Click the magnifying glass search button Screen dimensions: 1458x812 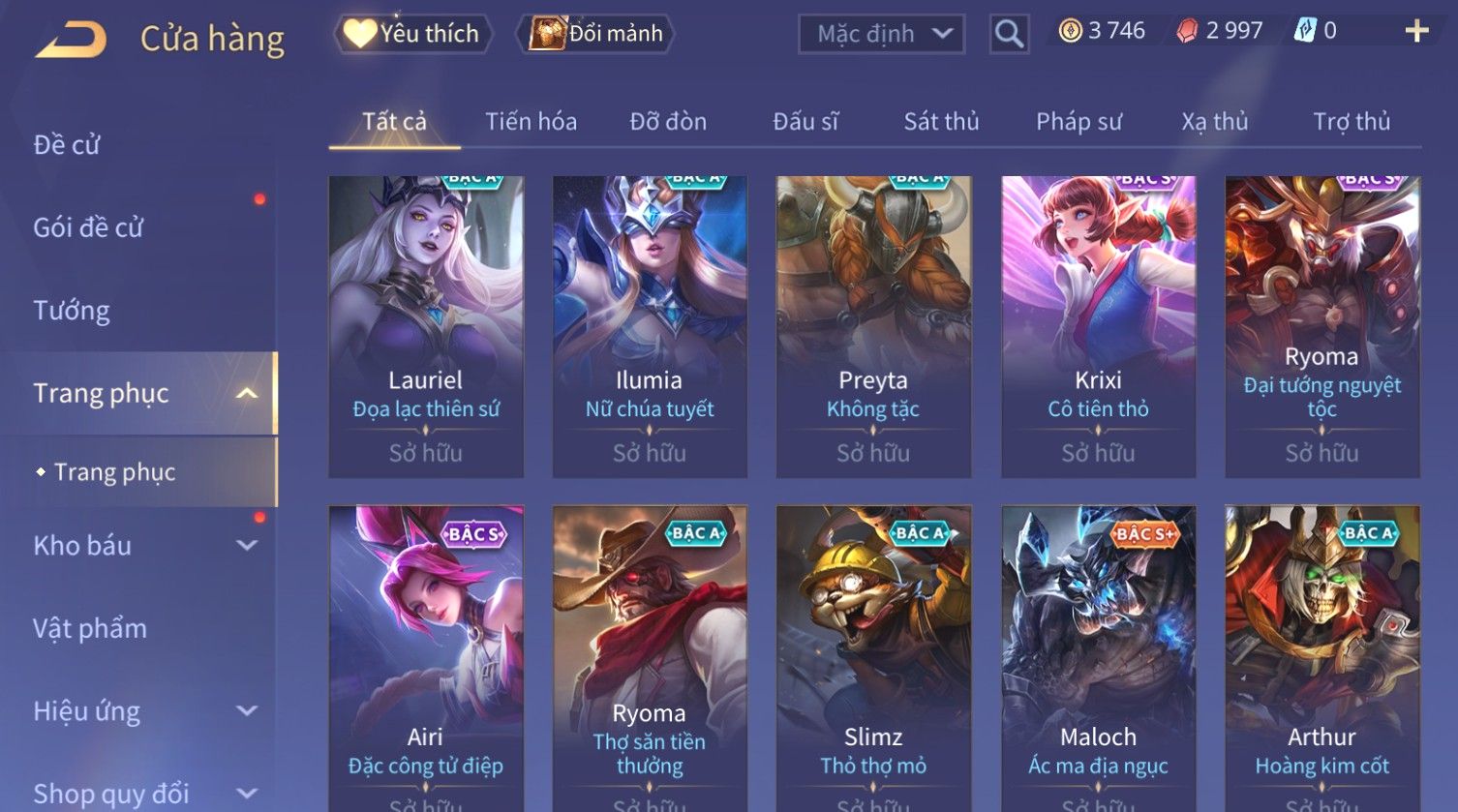tap(1009, 35)
